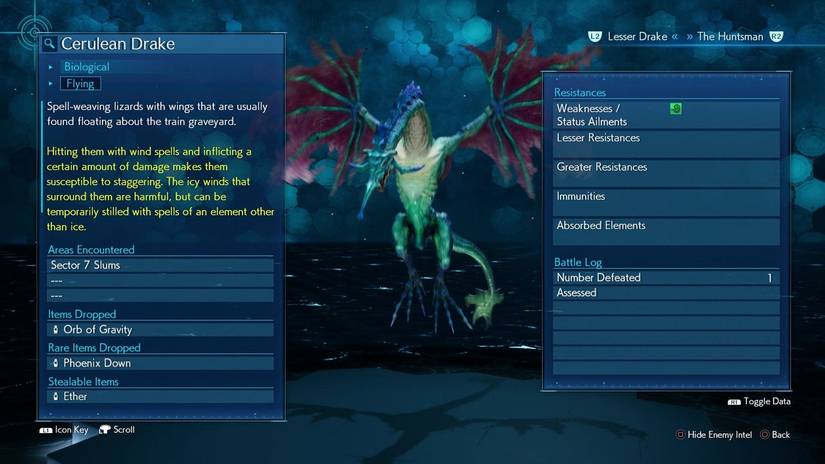Select the Flying enemy type tag
Image resolution: width=825 pixels, height=464 pixels.
pos(81,84)
